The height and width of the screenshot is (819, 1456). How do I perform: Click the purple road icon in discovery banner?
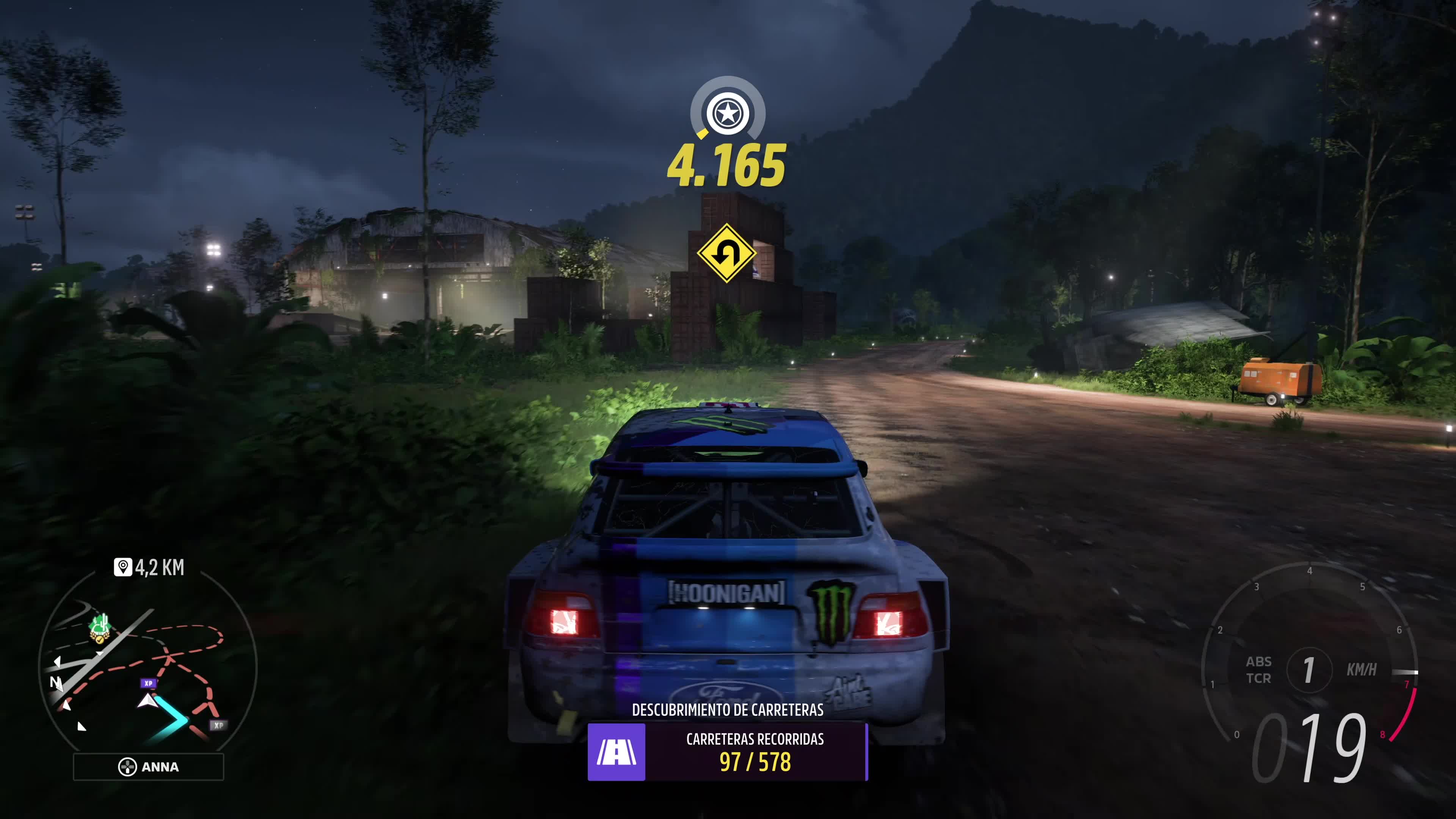coord(616,752)
